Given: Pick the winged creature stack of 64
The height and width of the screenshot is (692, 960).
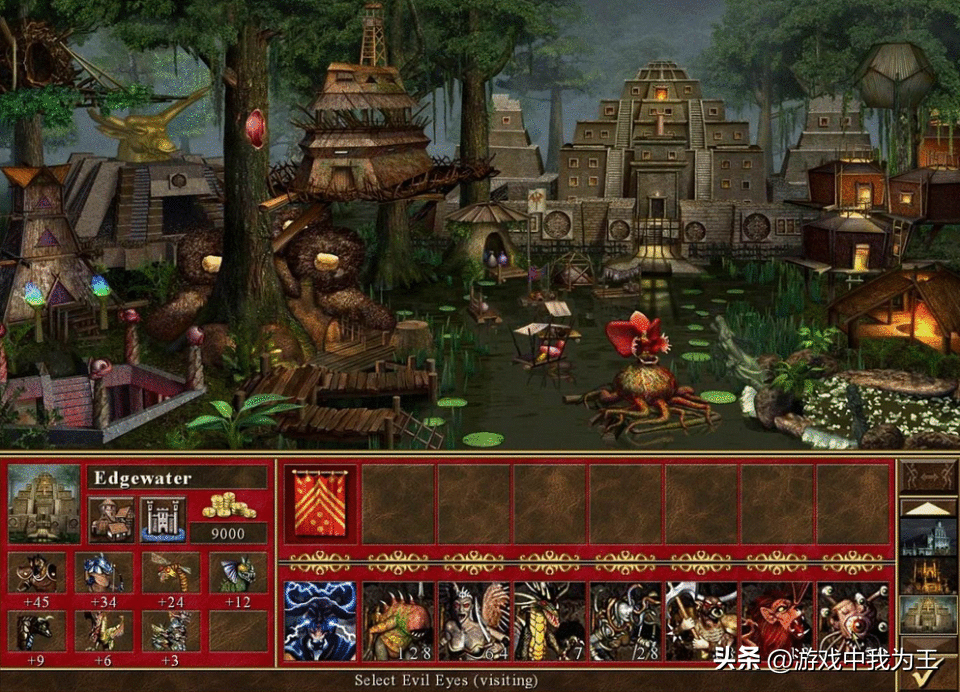Looking at the screenshot, I should coord(473,621).
